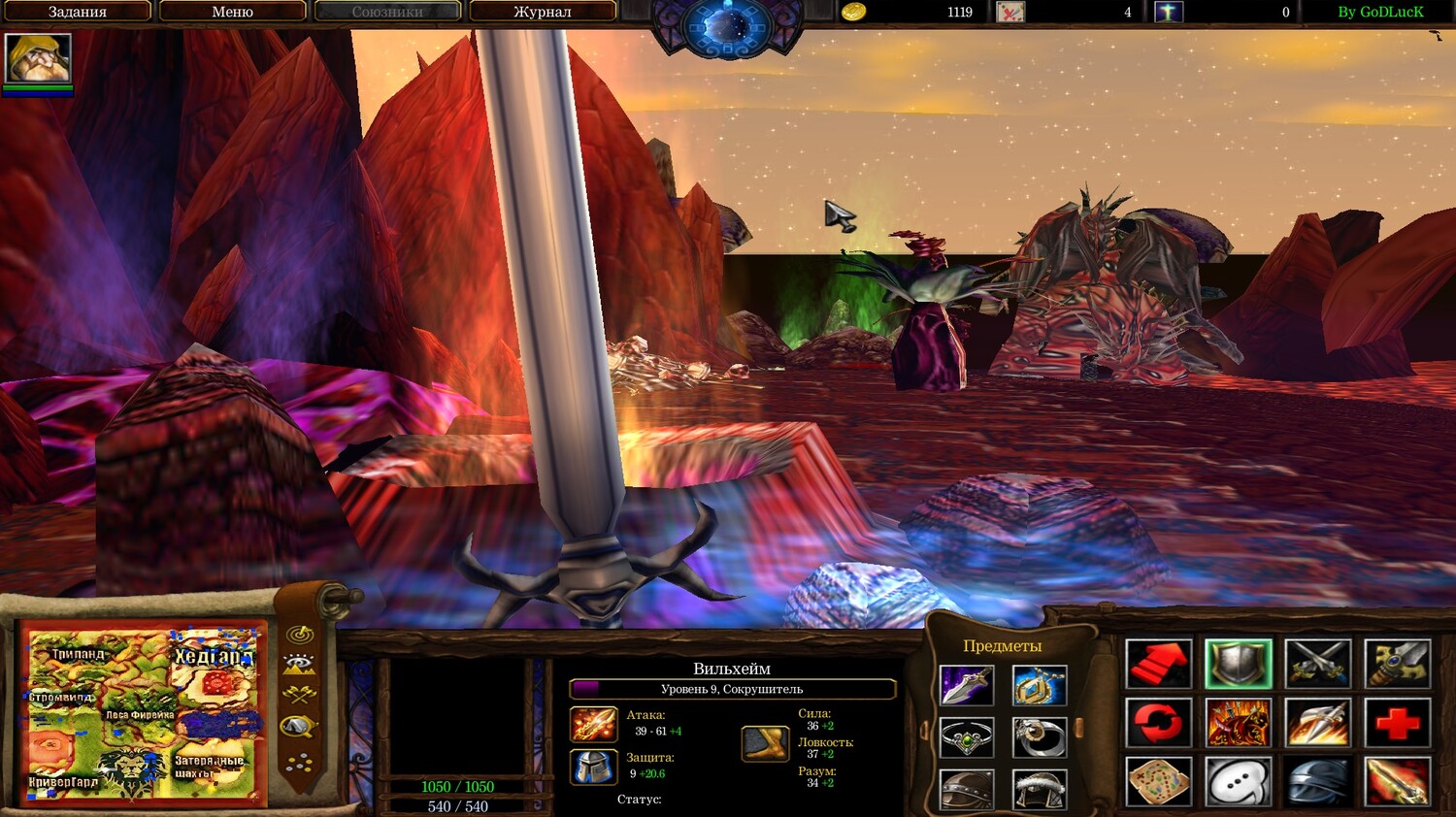Open the Меню game menu

click(x=232, y=12)
